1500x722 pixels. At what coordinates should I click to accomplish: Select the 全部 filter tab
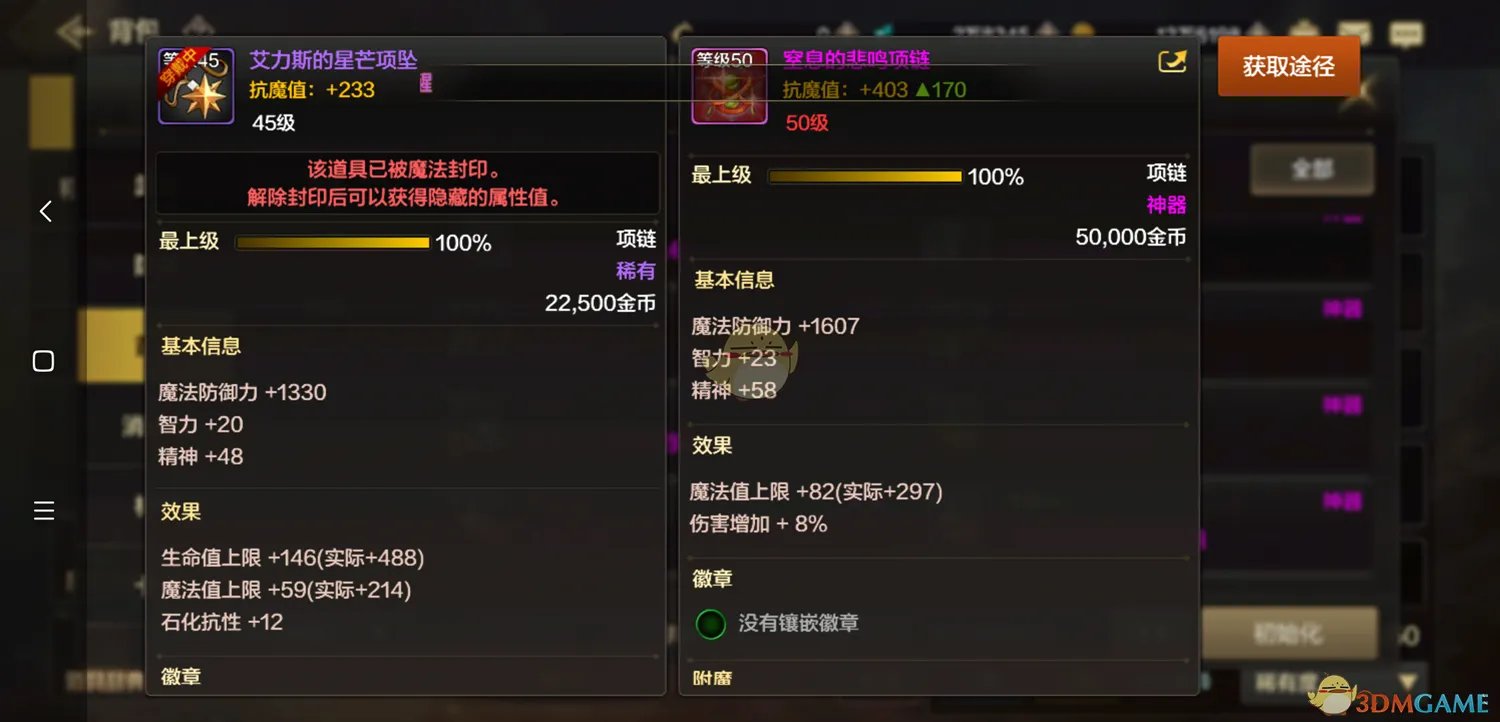(x=1312, y=170)
